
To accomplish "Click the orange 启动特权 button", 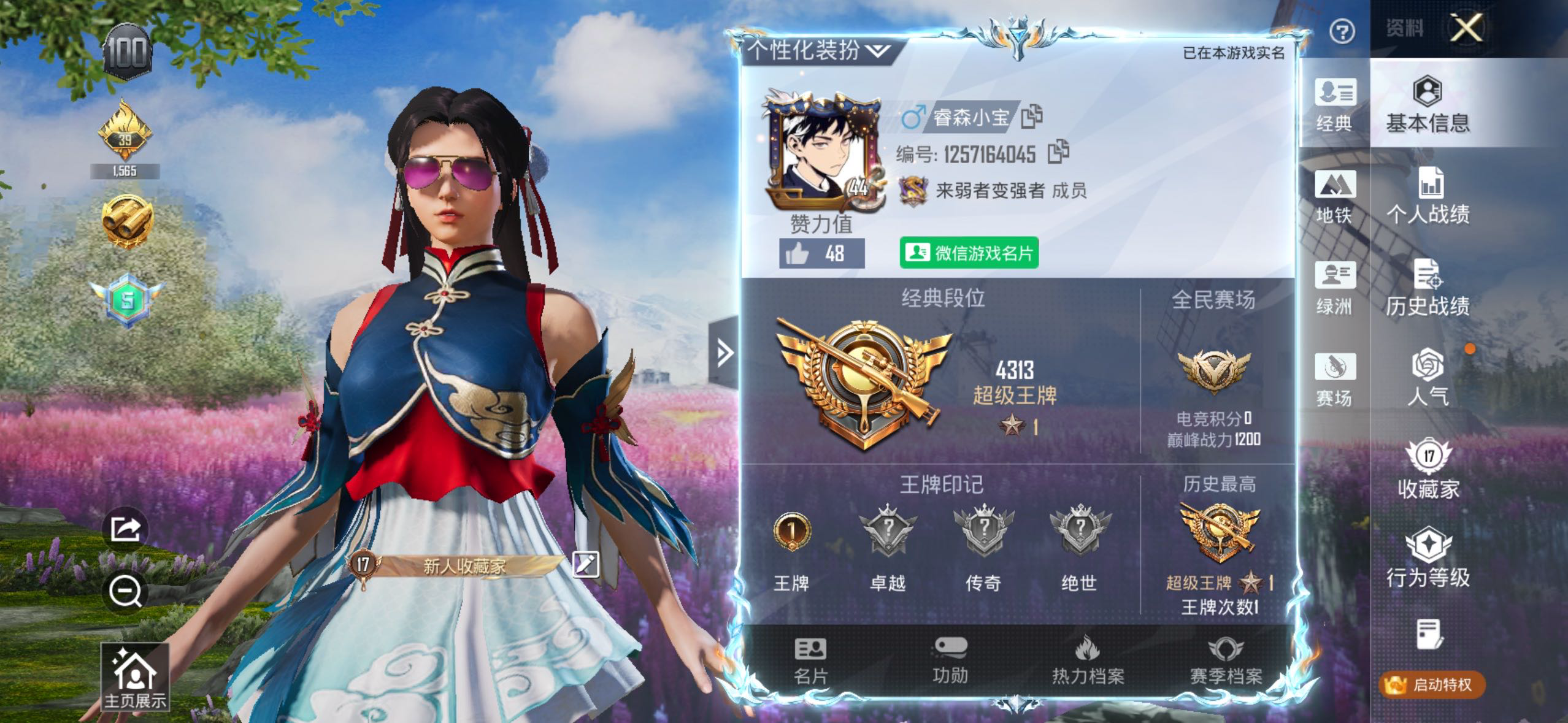I will (1432, 684).
